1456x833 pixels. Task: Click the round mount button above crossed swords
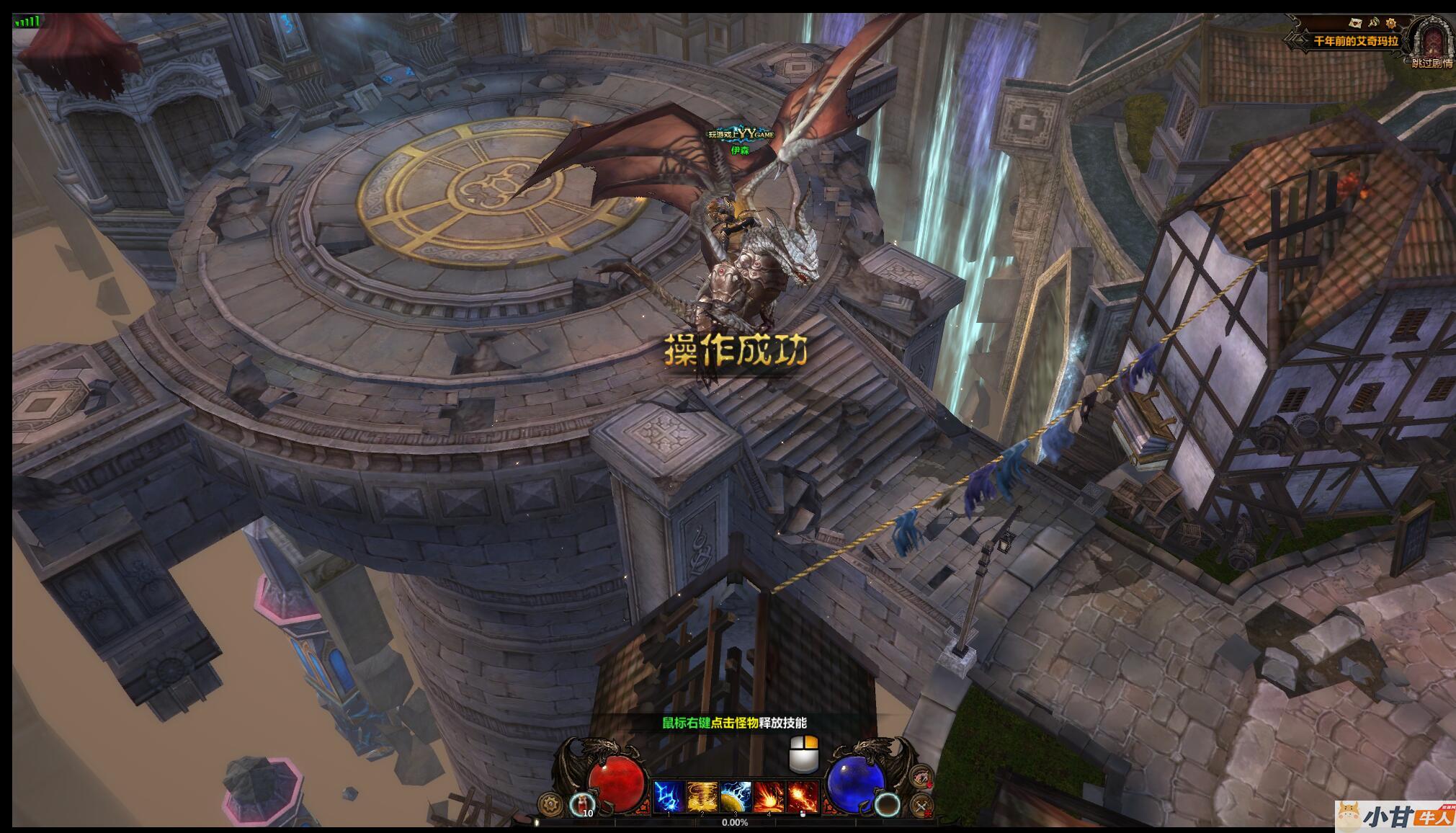tap(921, 777)
